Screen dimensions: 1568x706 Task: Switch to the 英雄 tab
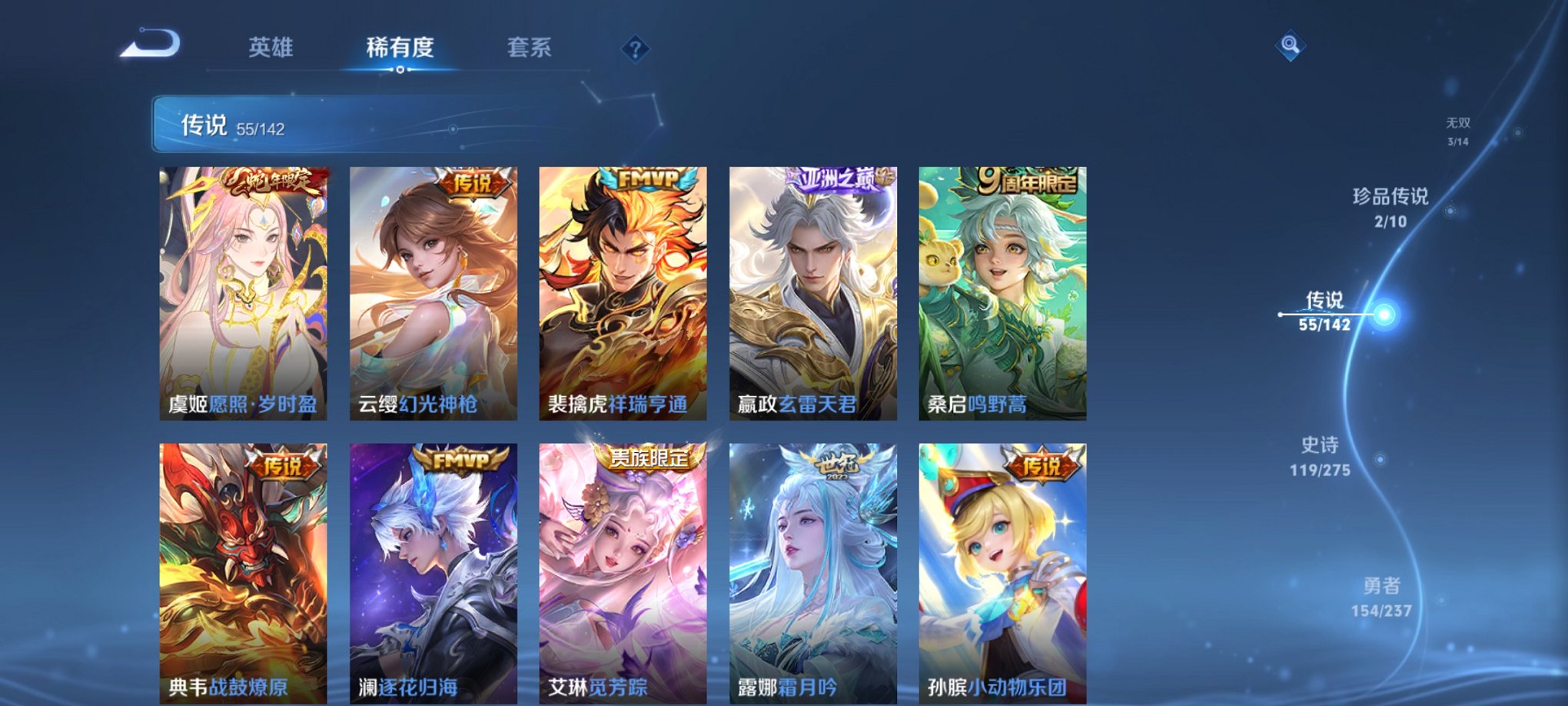point(271,48)
